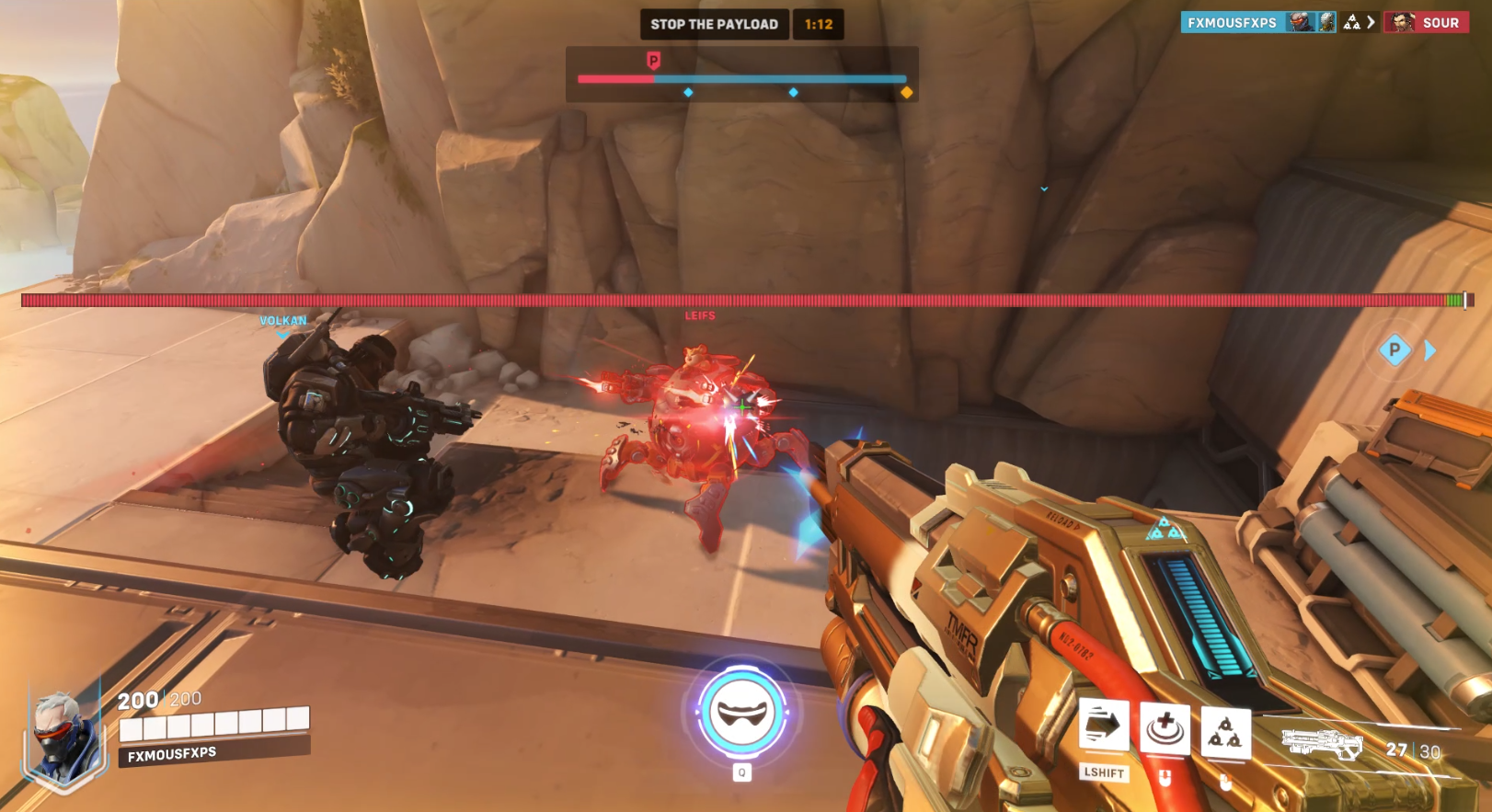Viewport: 1492px width, 812px height.
Task: Expand the killfeed chevron arrow
Action: pos(1371,22)
